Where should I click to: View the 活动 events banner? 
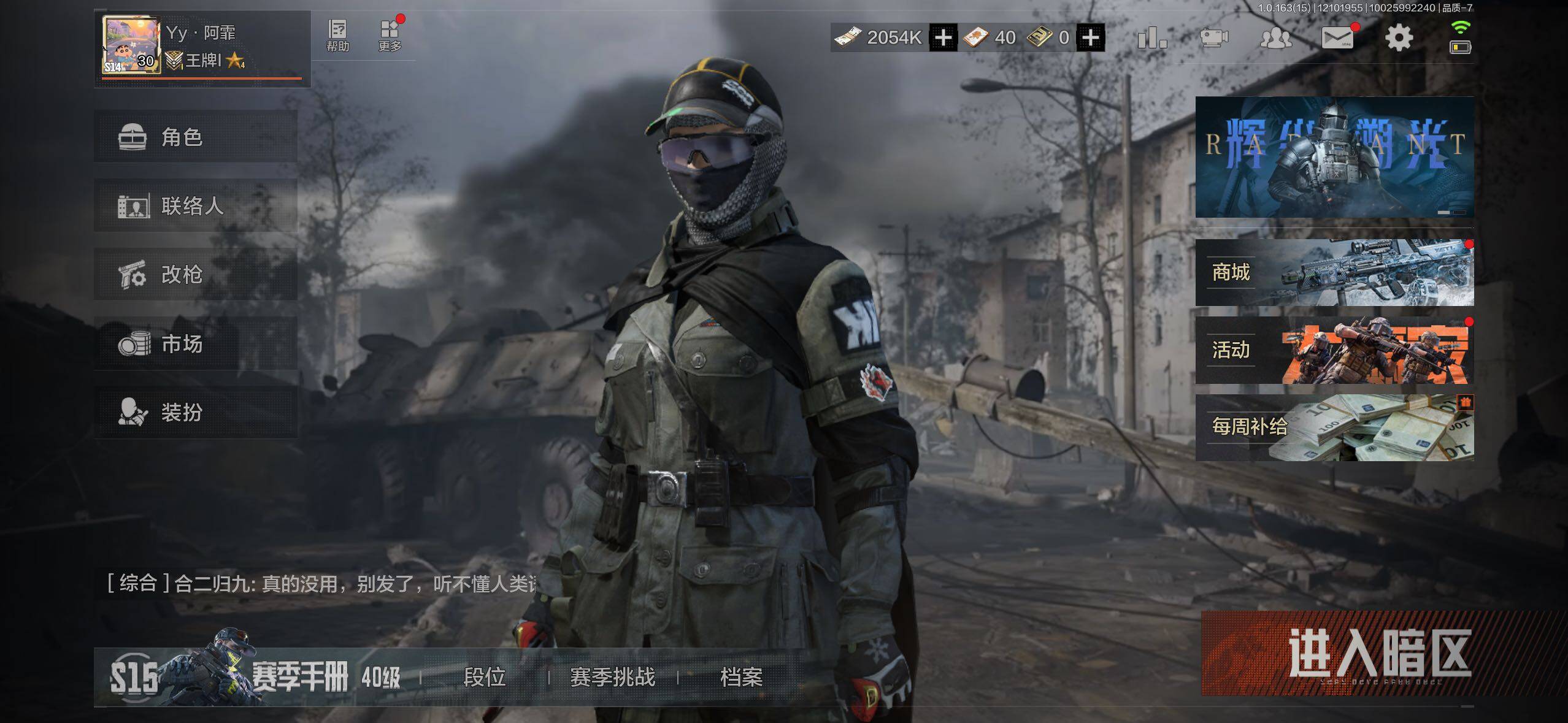tap(1334, 350)
